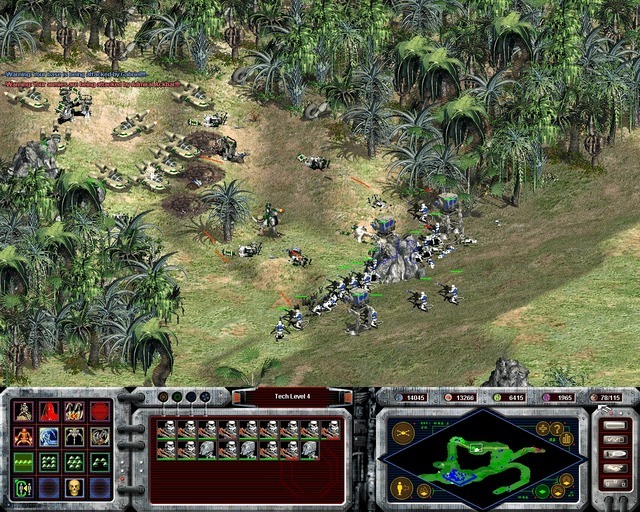The height and width of the screenshot is (512, 640).
Task: Click the white winged-creature command icon
Action: (x=74, y=437)
